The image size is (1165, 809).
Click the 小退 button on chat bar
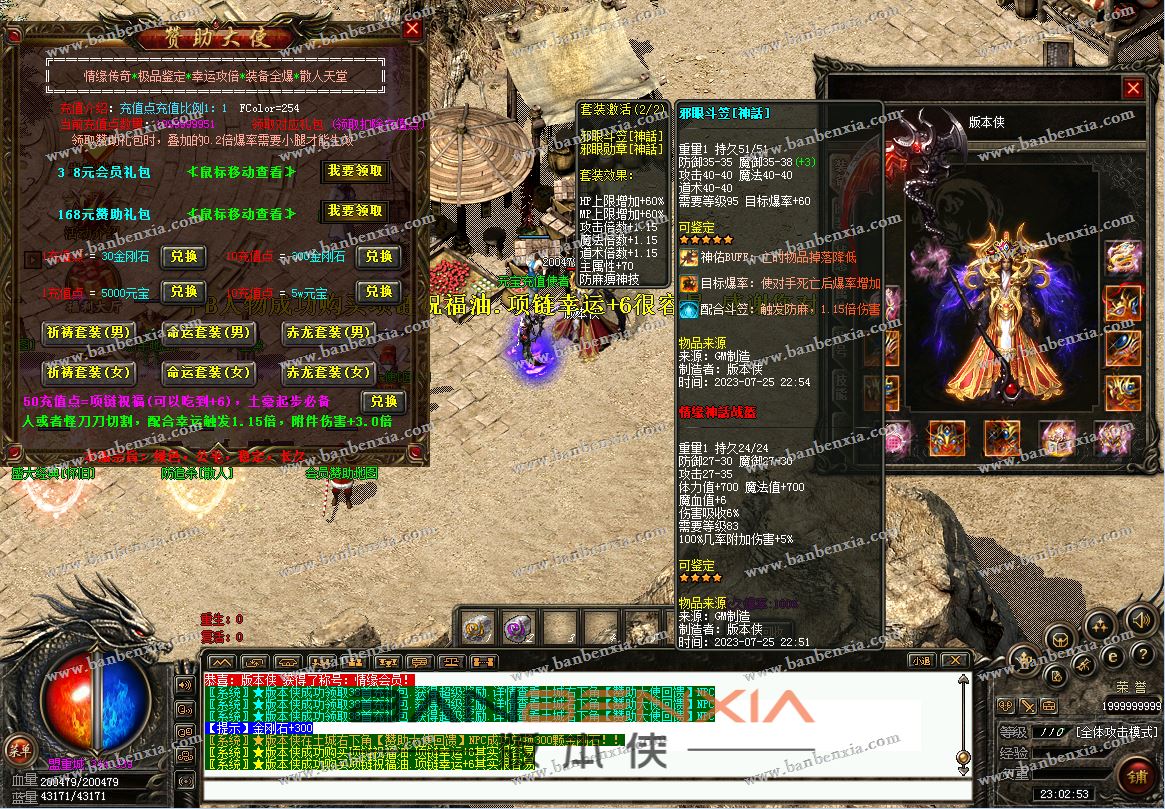tap(921, 661)
